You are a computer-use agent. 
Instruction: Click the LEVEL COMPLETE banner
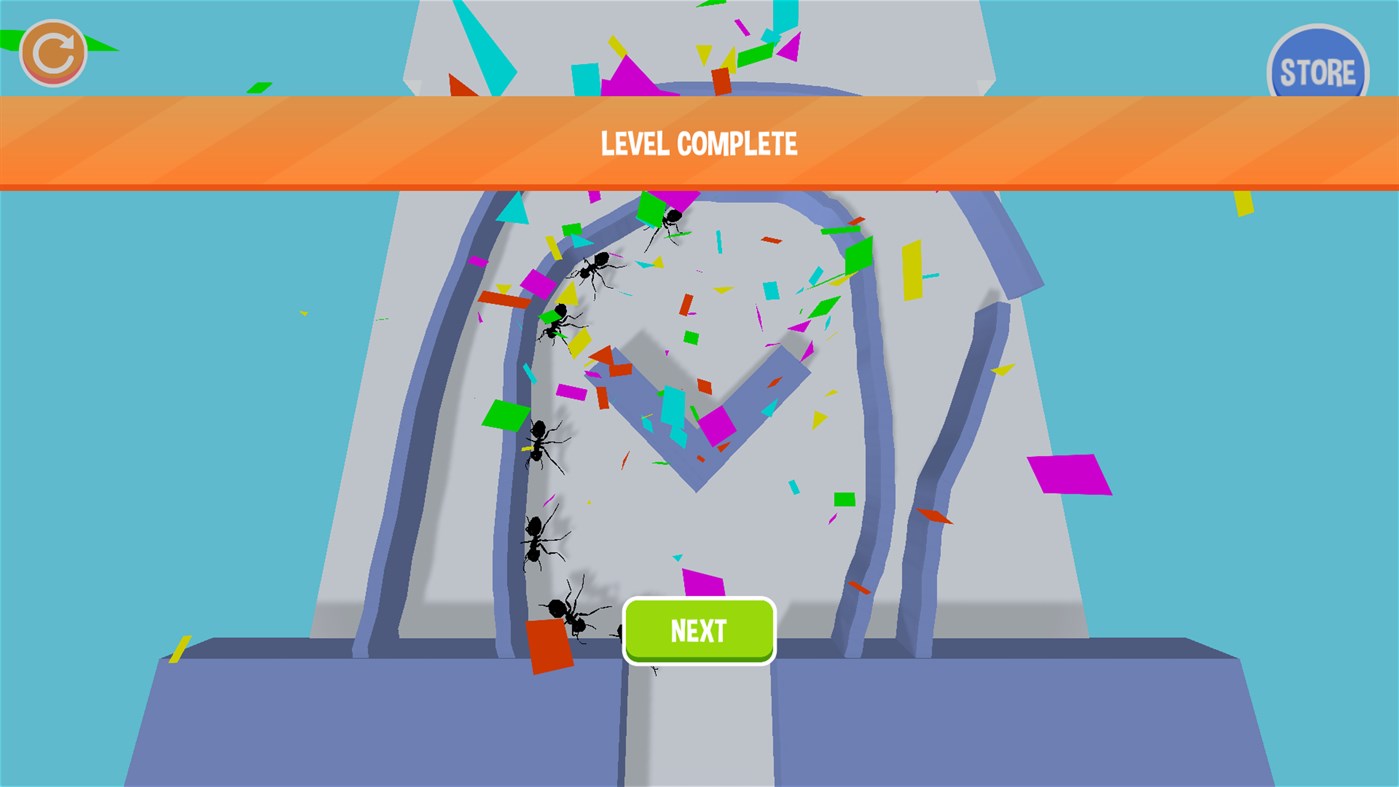[x=700, y=143]
